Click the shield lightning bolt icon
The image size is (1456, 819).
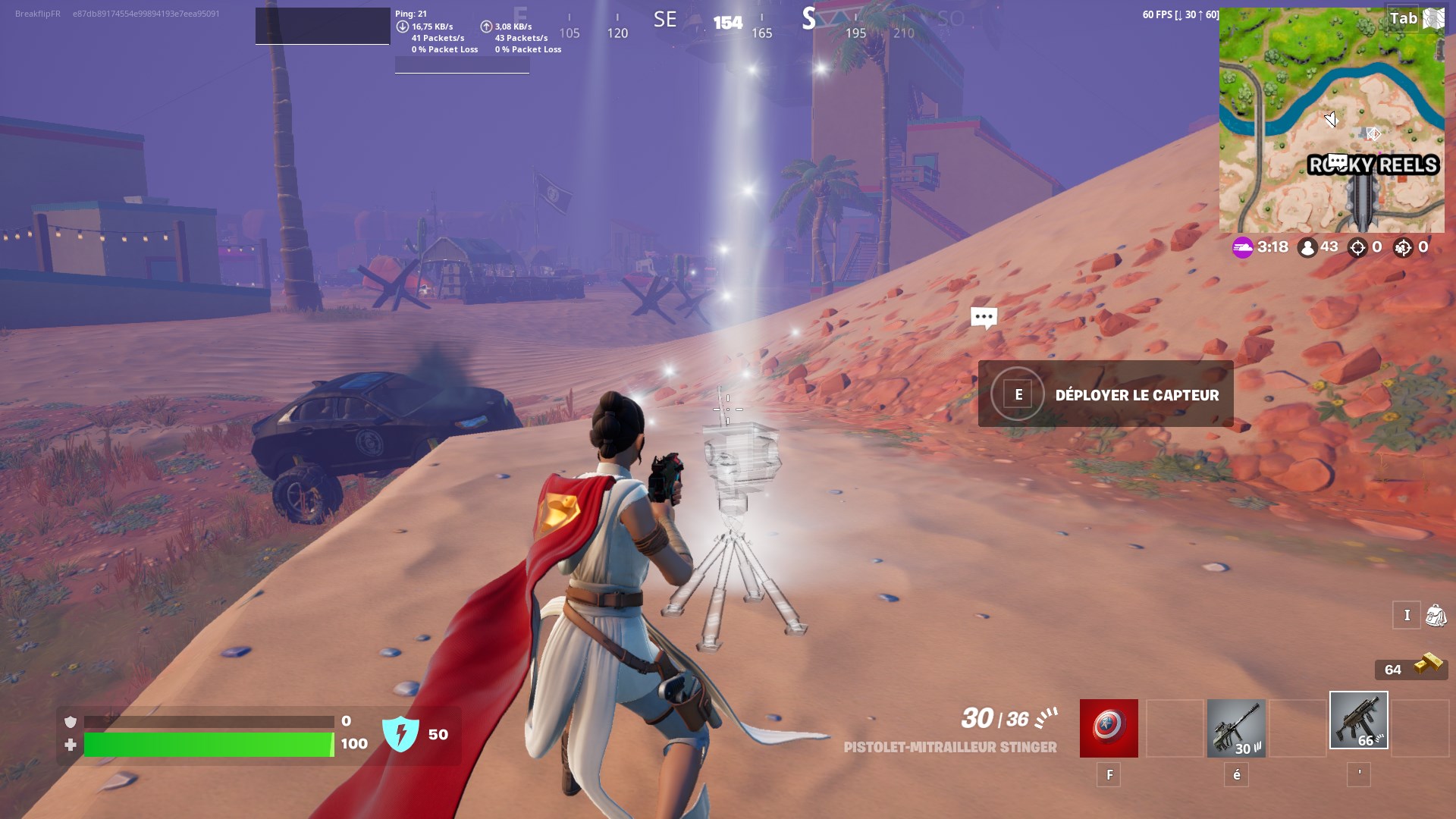point(403,733)
